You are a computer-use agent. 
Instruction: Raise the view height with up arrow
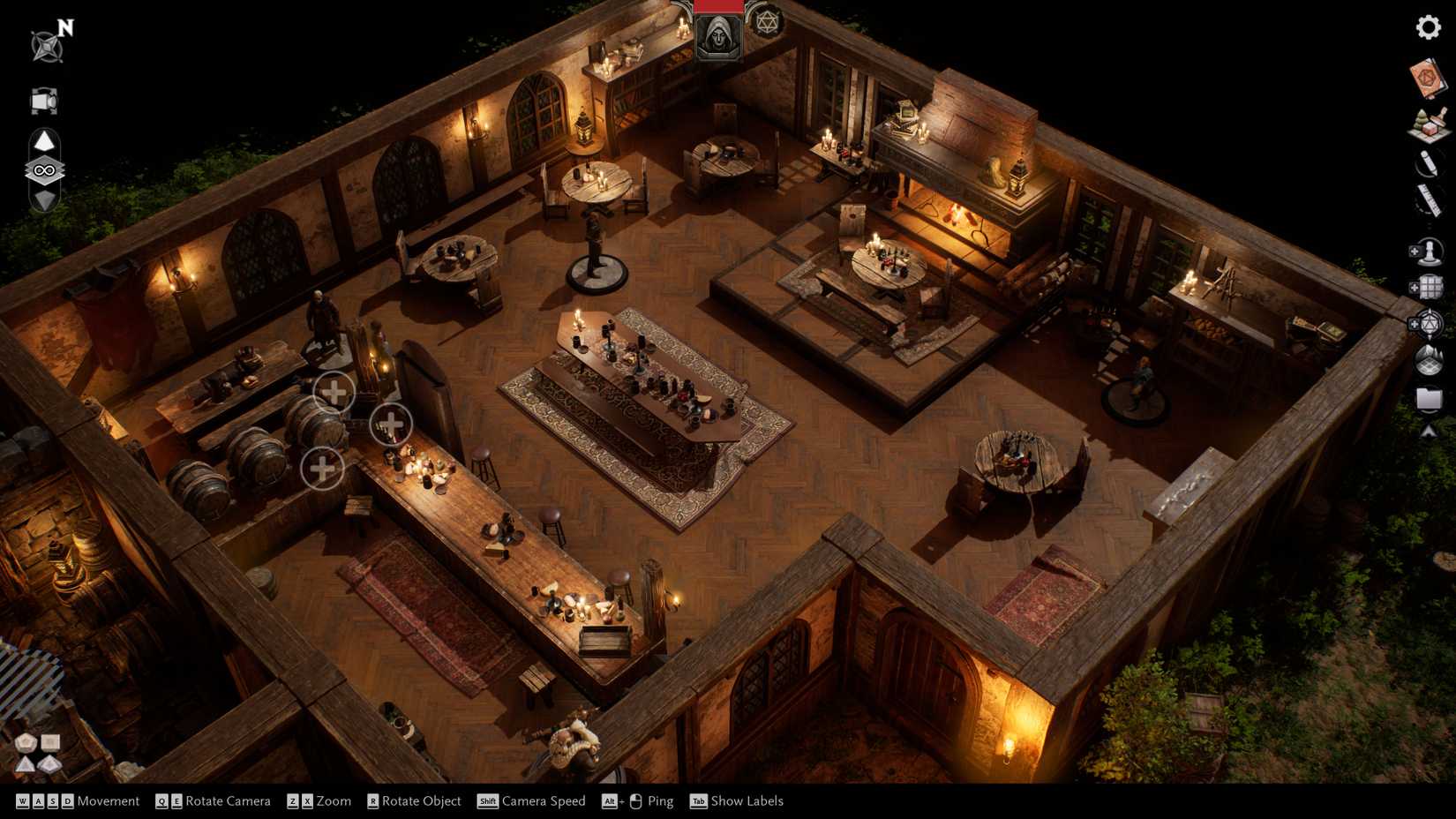click(44, 141)
